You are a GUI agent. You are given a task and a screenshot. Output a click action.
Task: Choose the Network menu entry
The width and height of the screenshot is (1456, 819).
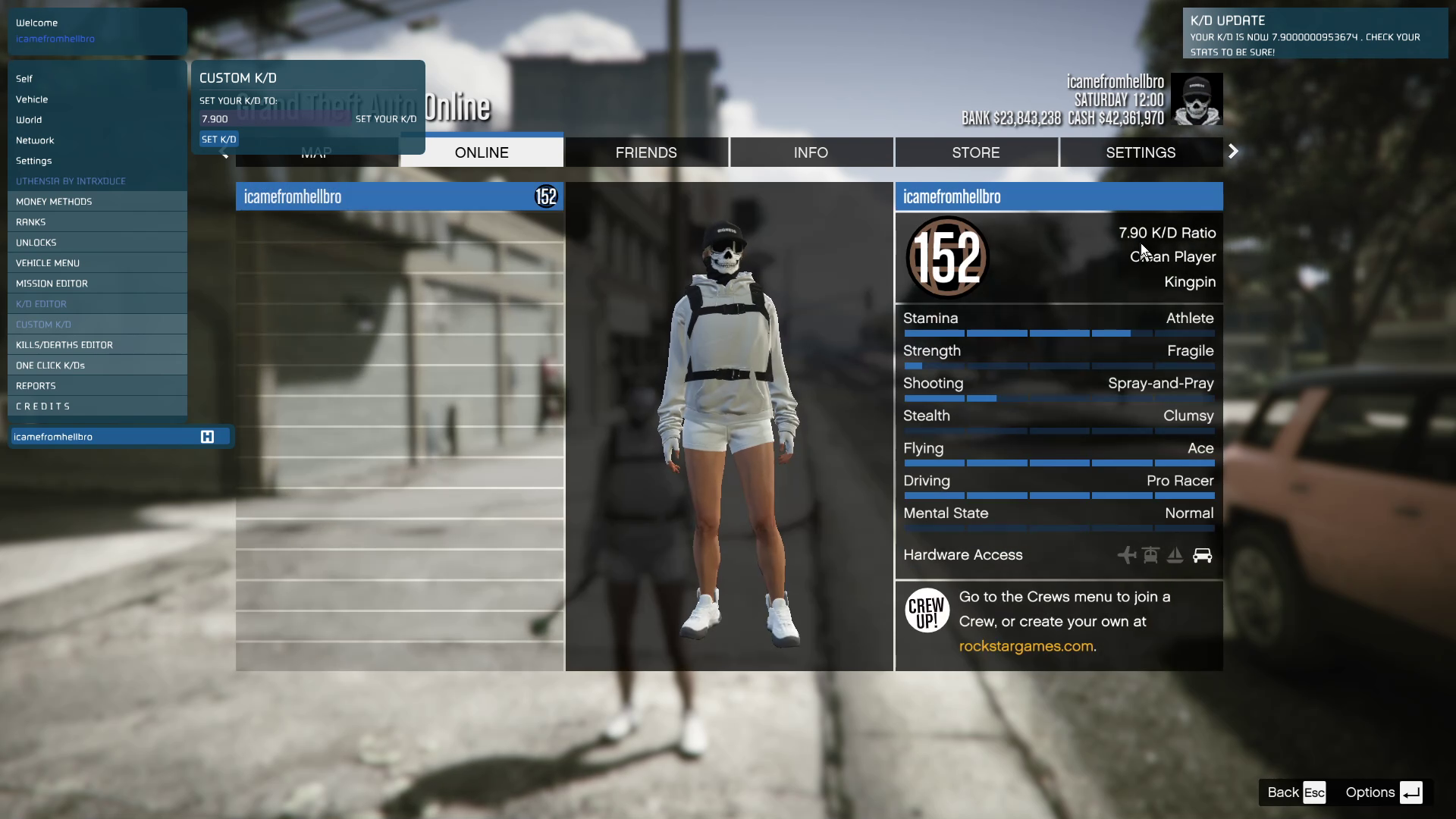[x=35, y=140]
